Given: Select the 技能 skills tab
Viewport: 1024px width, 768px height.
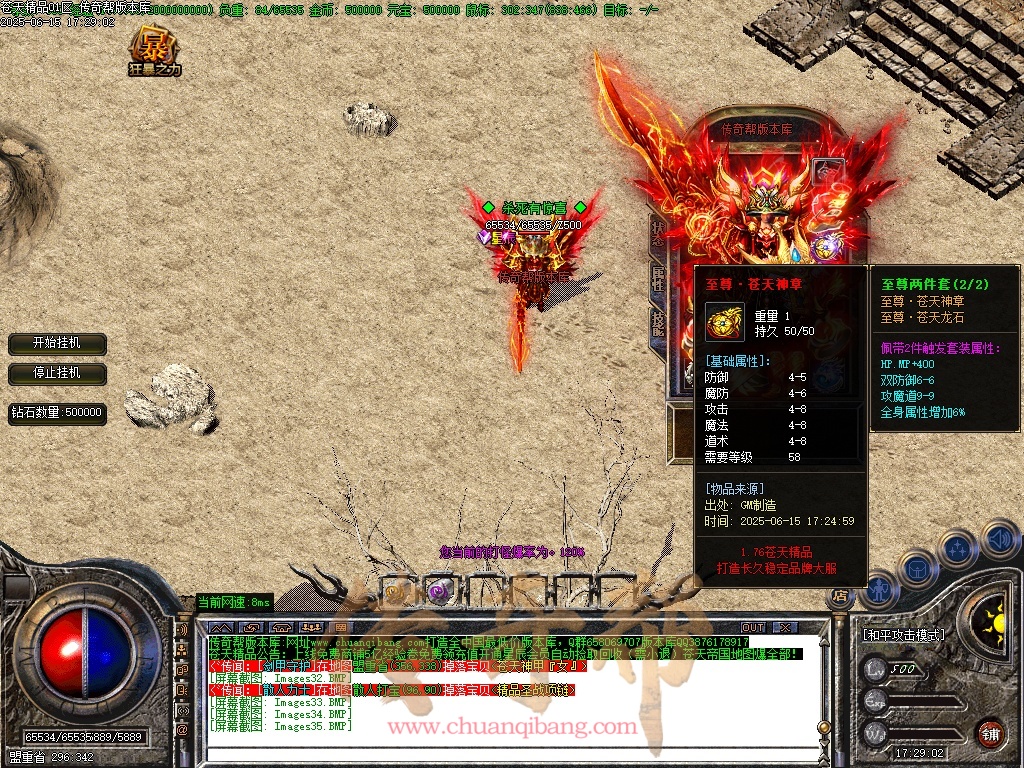Looking at the screenshot, I should click(x=658, y=323).
